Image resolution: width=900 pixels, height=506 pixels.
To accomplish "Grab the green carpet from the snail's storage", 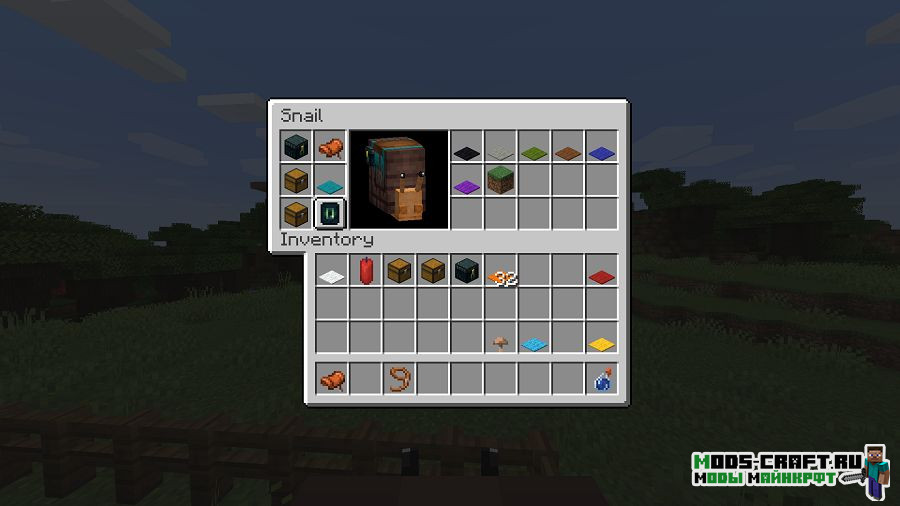I will pyautogui.click(x=534, y=153).
